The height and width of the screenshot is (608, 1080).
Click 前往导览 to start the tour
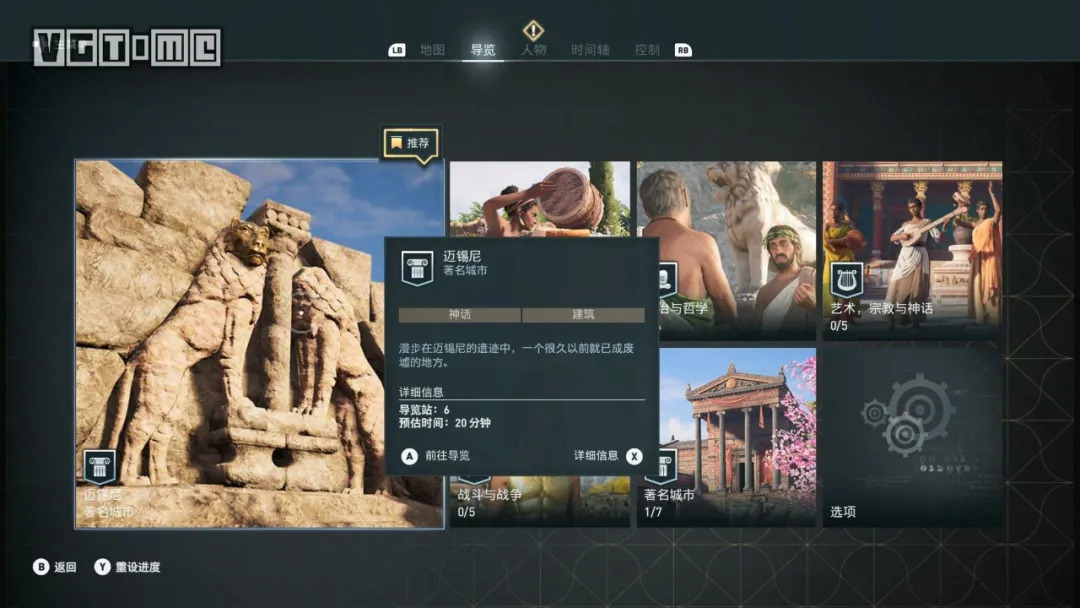pyautogui.click(x=436, y=456)
